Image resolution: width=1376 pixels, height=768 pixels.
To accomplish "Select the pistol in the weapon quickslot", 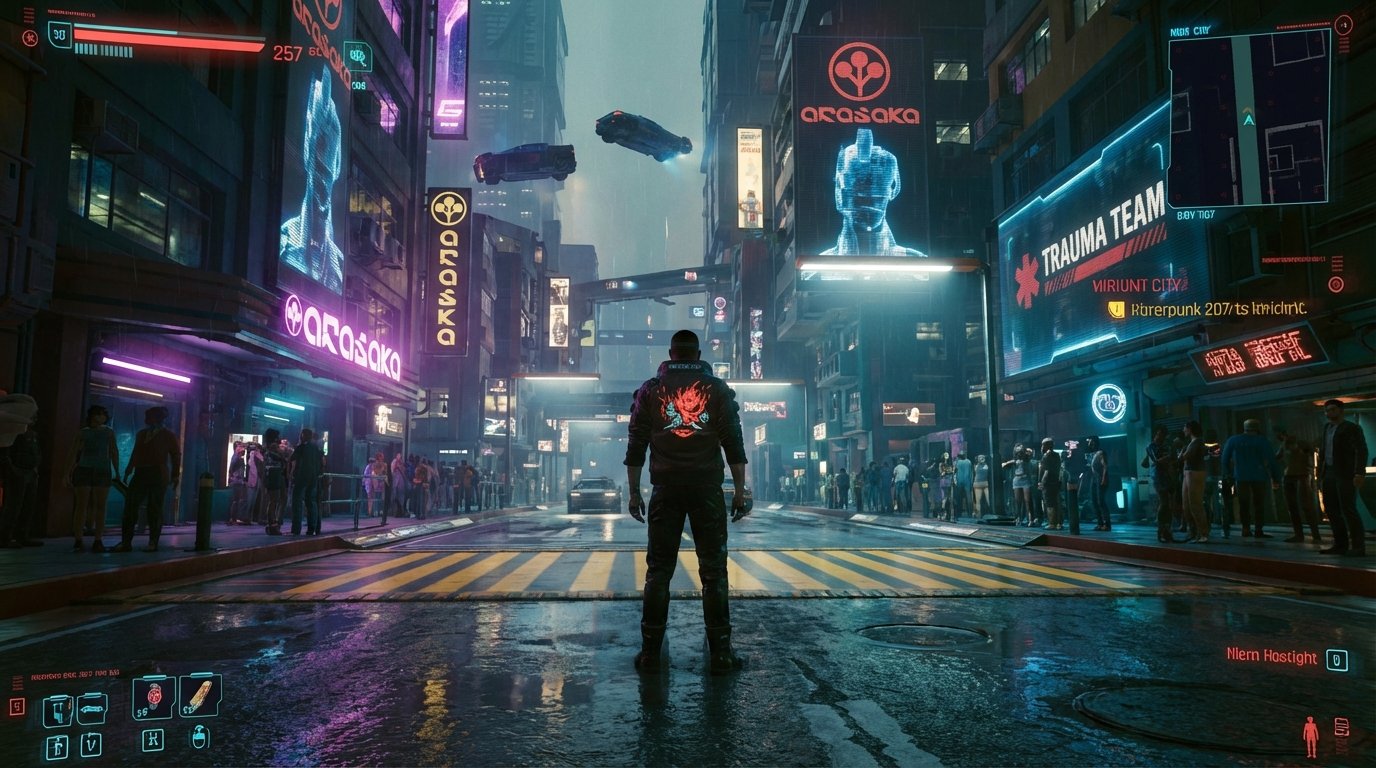I will tap(57, 710).
